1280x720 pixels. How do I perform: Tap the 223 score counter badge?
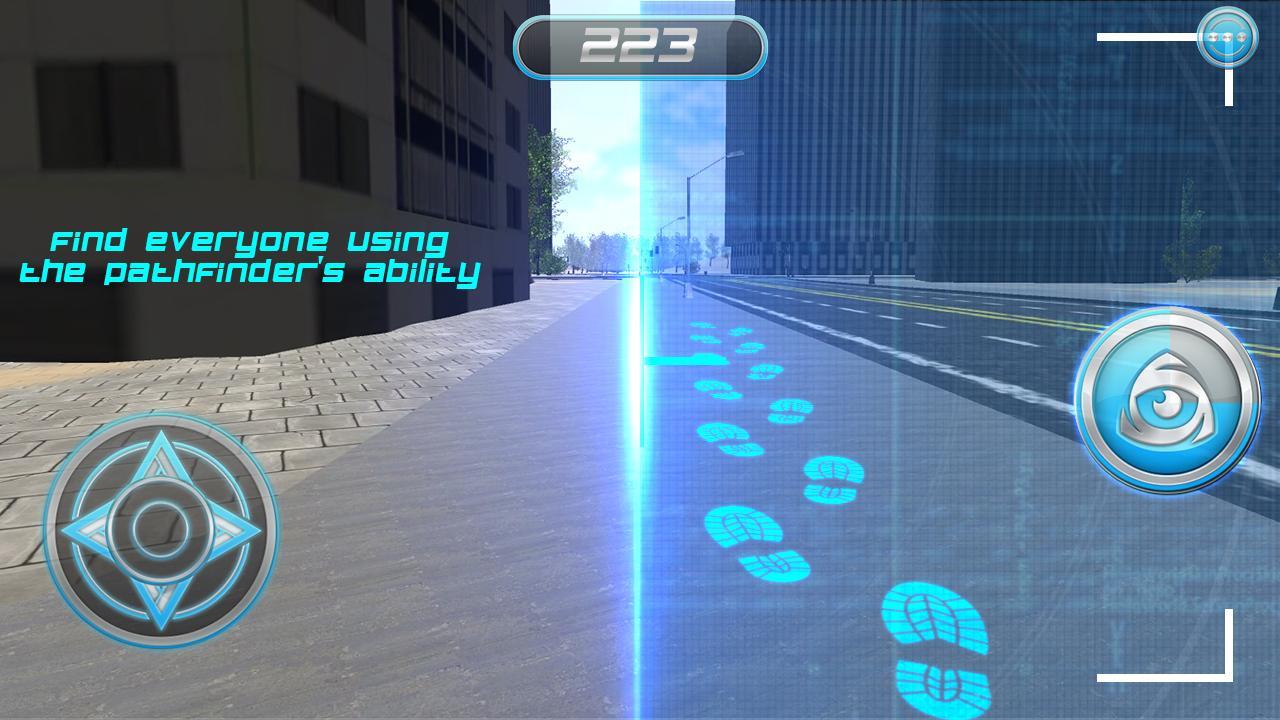pos(640,44)
